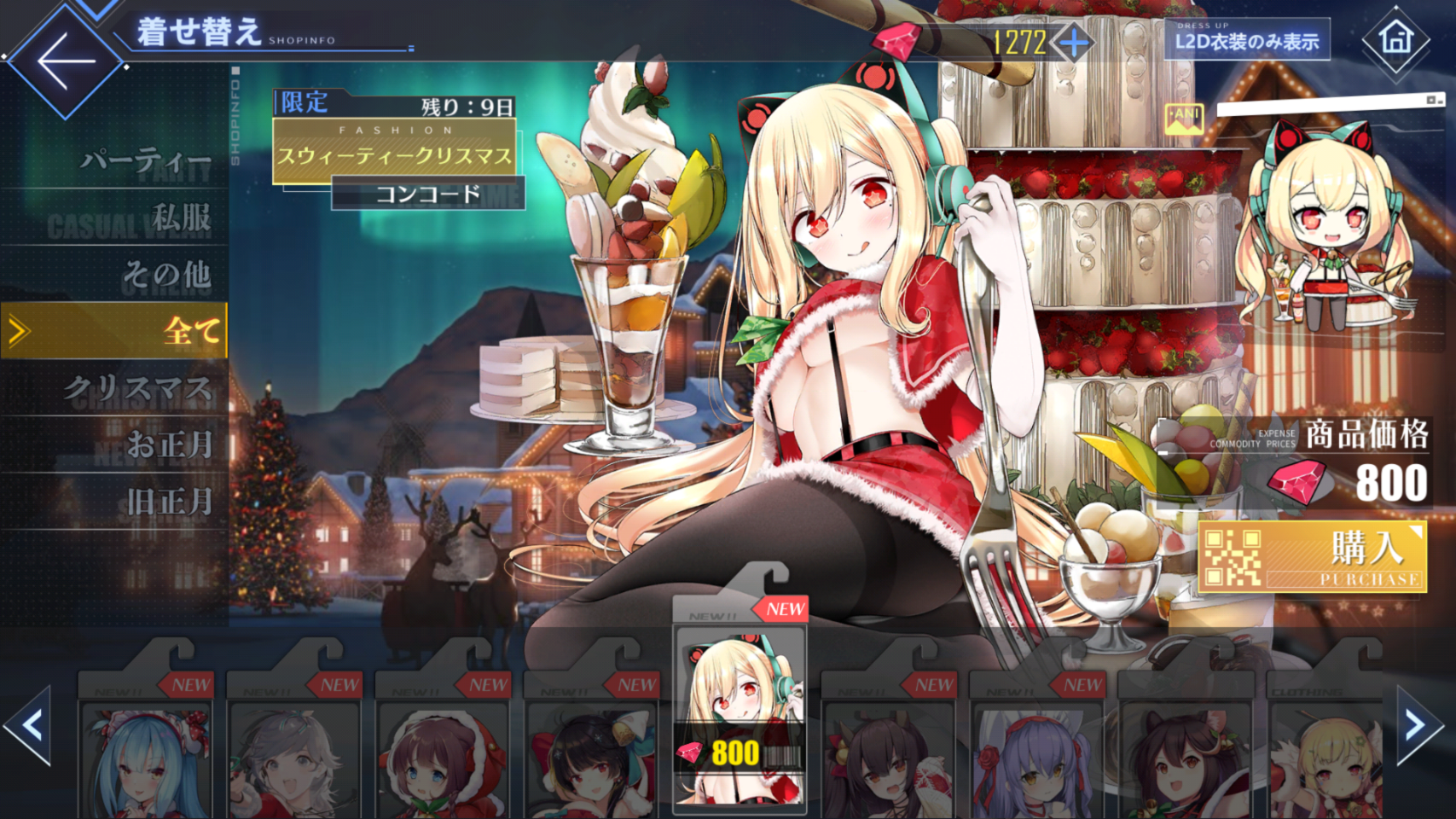
Task: Go back with the arrow button
Action: [x=65, y=61]
